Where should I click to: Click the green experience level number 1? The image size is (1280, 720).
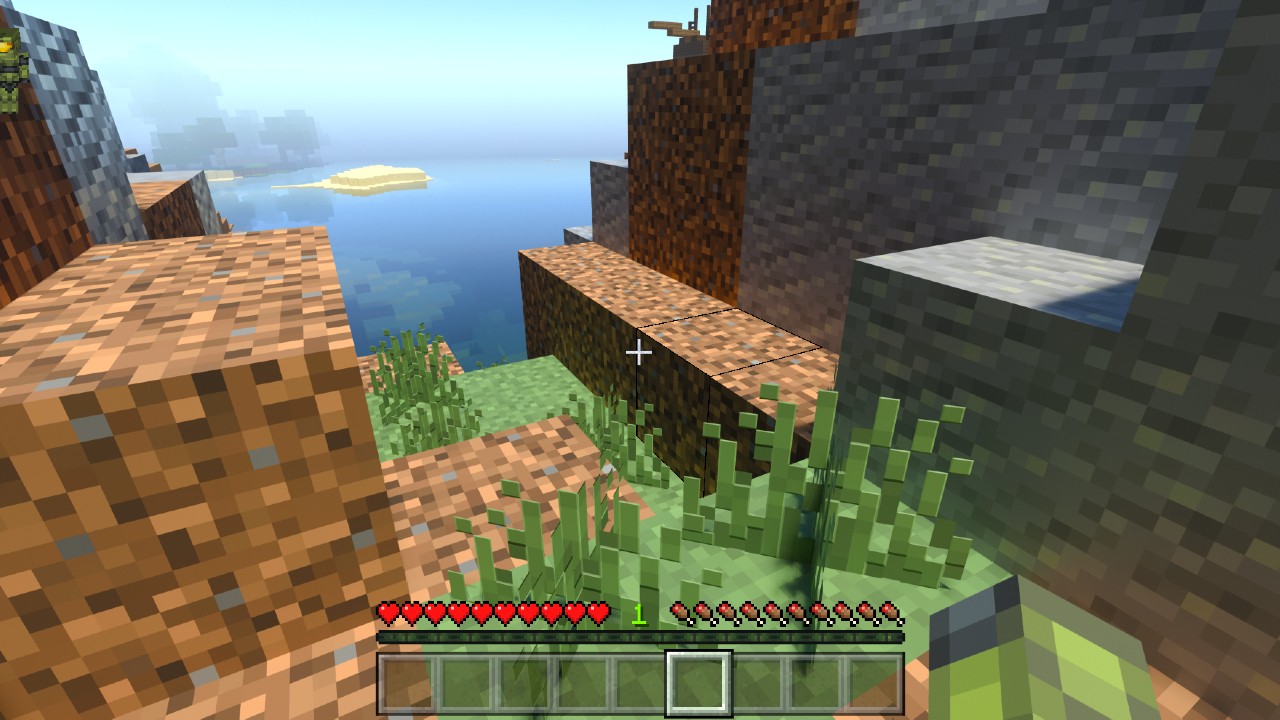coord(637,612)
